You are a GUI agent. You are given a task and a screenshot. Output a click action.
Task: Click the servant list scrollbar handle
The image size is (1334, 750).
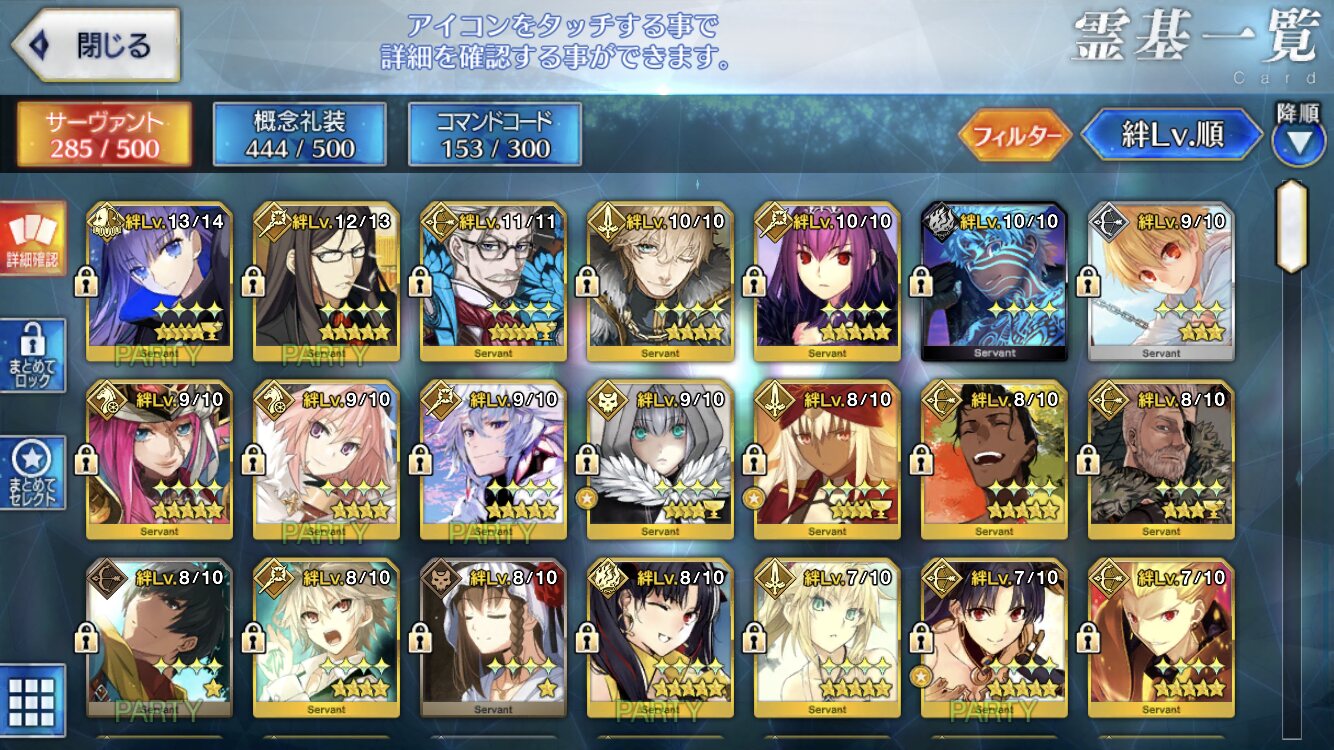tap(1292, 228)
